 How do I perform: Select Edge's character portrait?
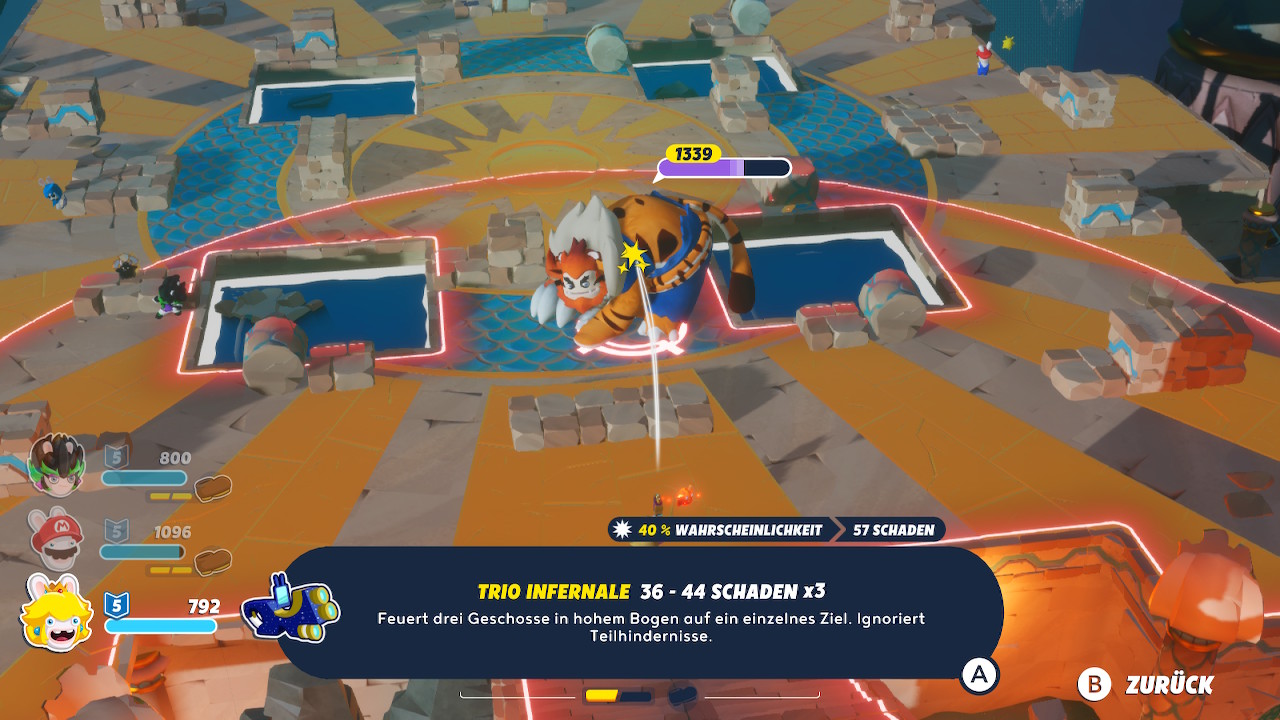click(56, 466)
